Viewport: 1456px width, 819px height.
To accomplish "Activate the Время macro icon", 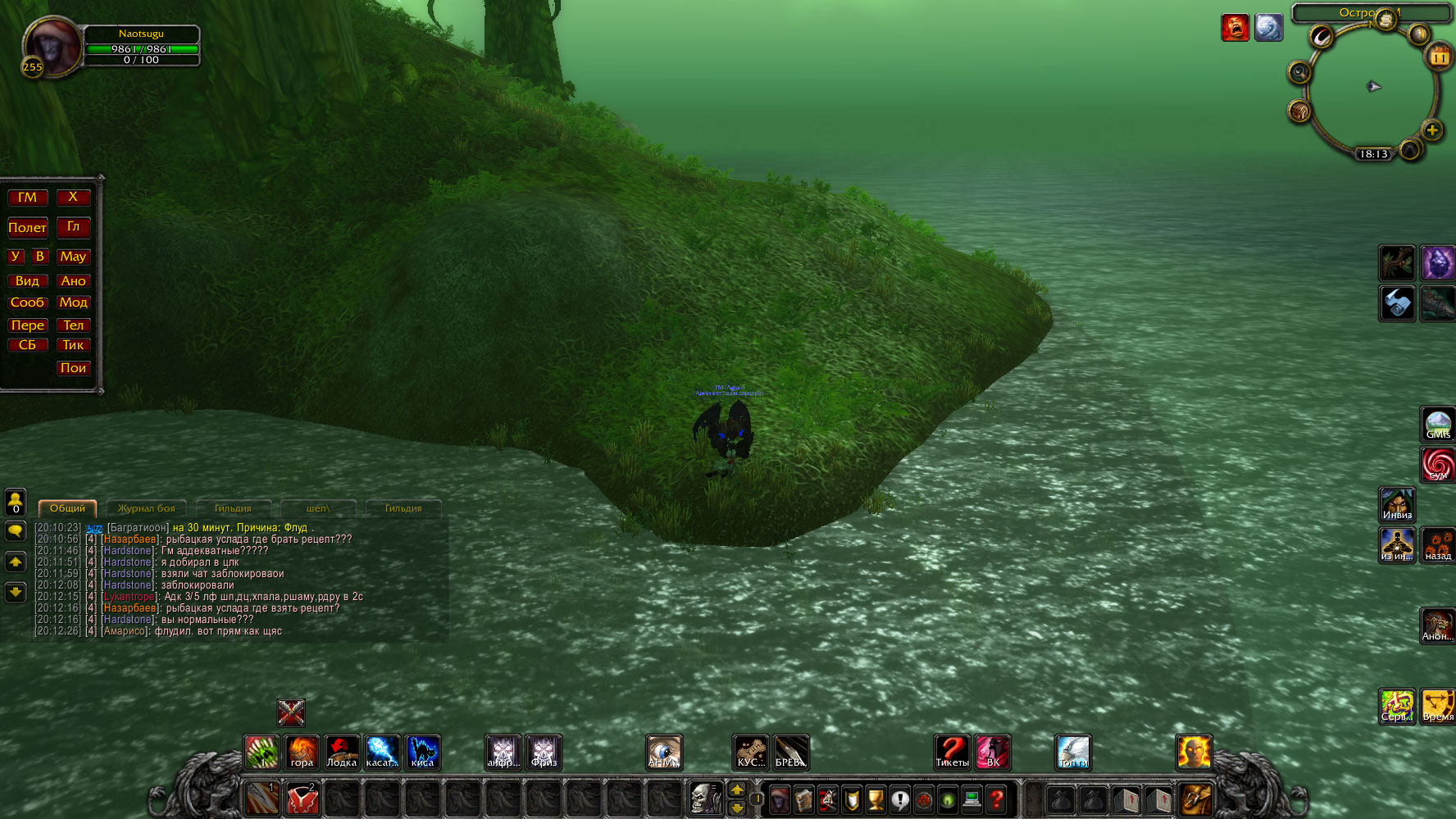I will (x=1438, y=706).
